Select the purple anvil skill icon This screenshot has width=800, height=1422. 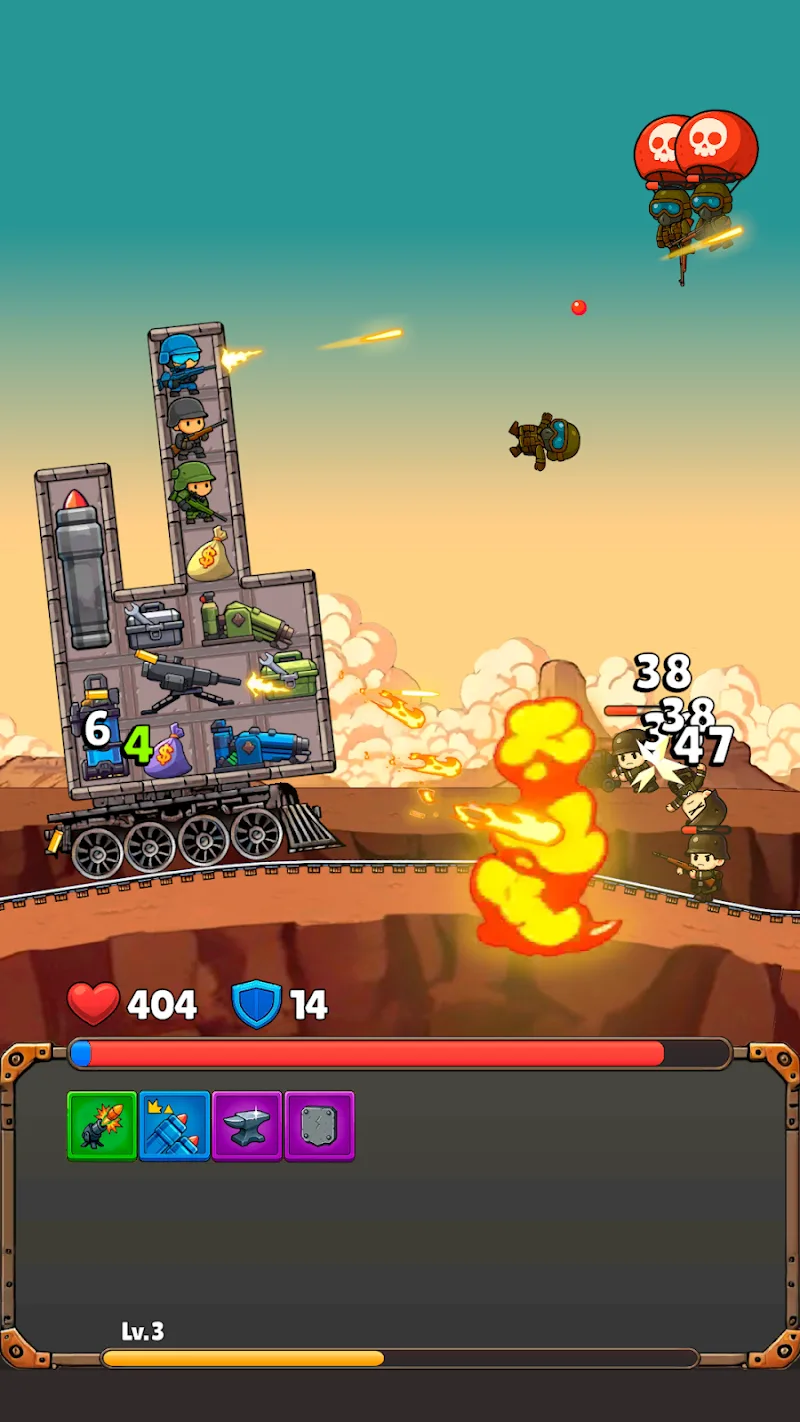[247, 1126]
